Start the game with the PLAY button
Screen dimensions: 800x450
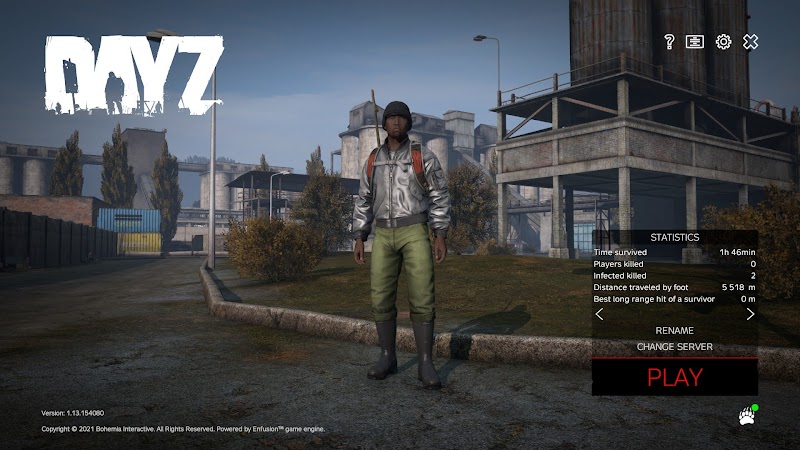[x=674, y=377]
